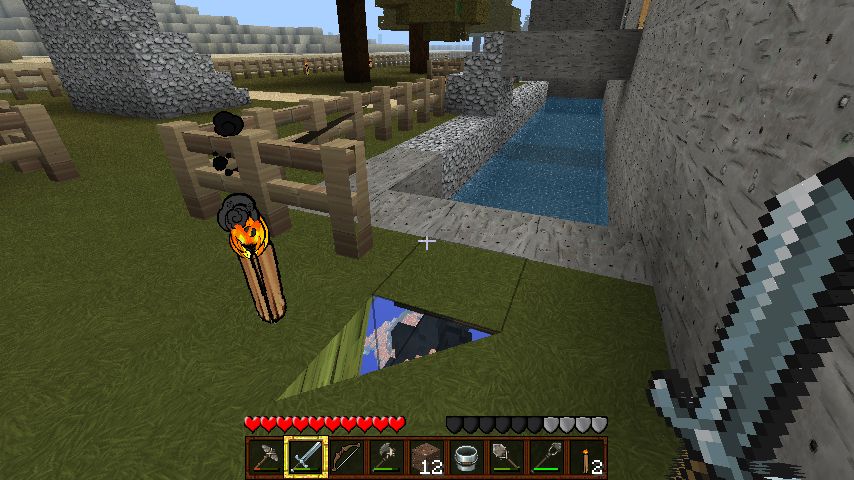Select the iron sword slot
The width and height of the screenshot is (854, 480).
(303, 457)
